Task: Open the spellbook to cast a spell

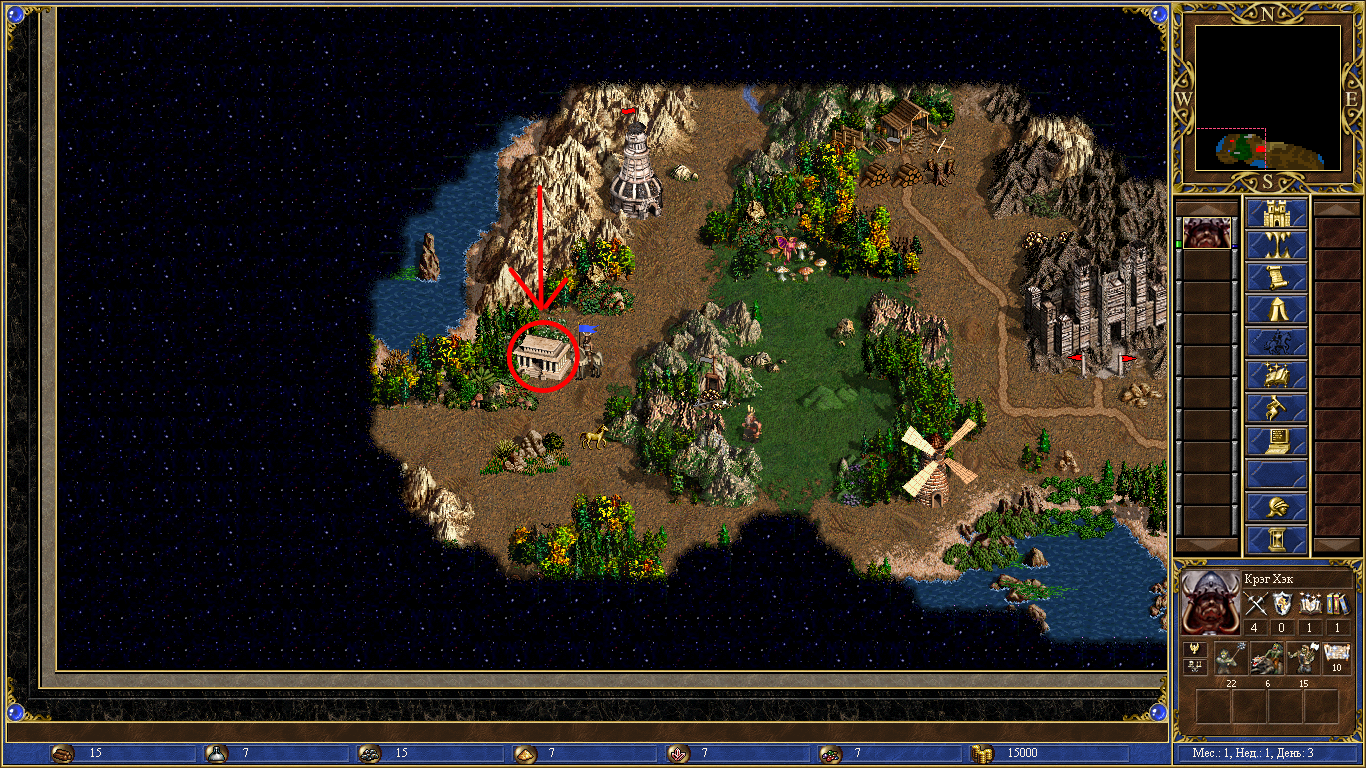Action: pyautogui.click(x=1276, y=375)
